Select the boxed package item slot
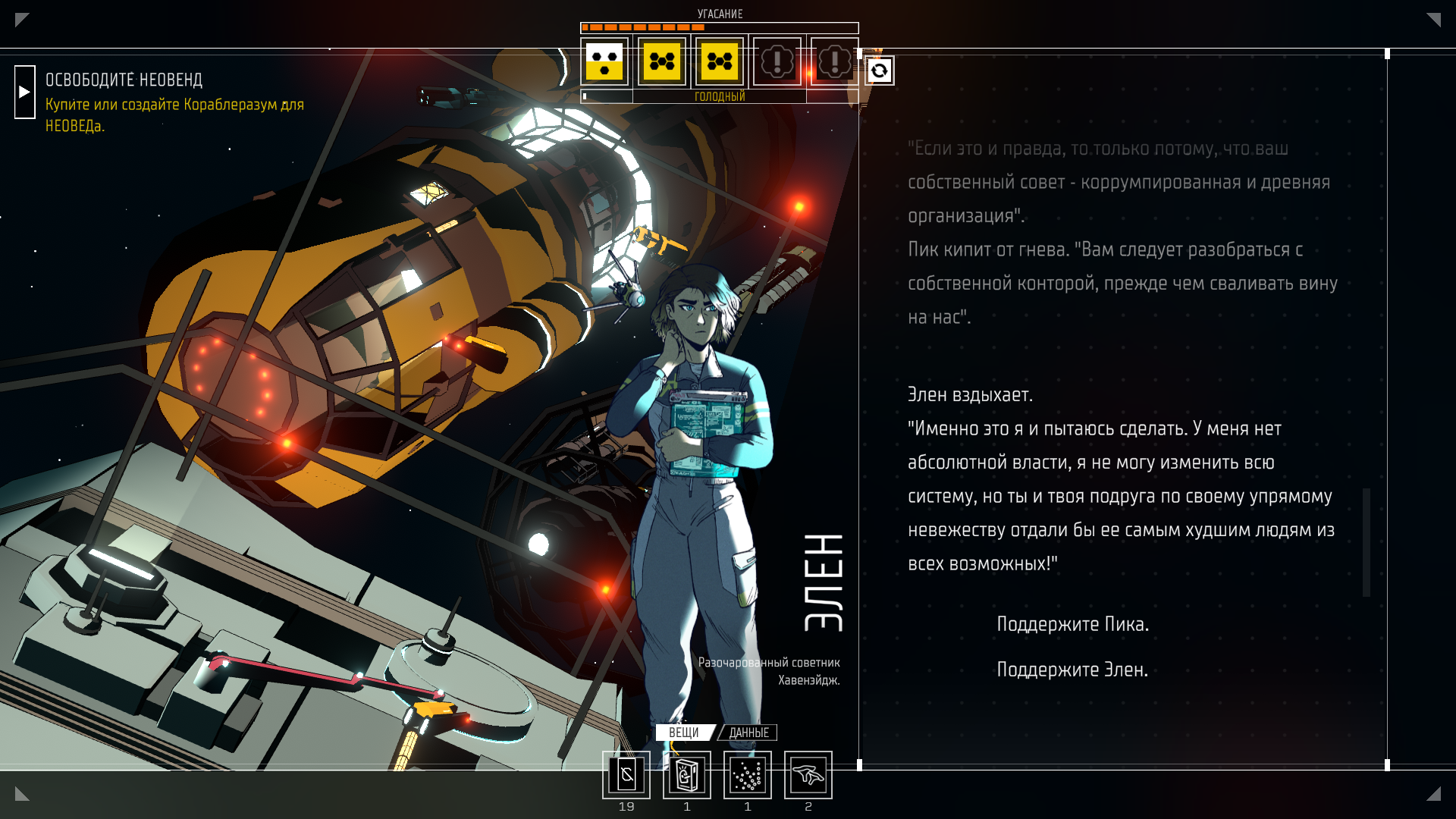 point(686,775)
